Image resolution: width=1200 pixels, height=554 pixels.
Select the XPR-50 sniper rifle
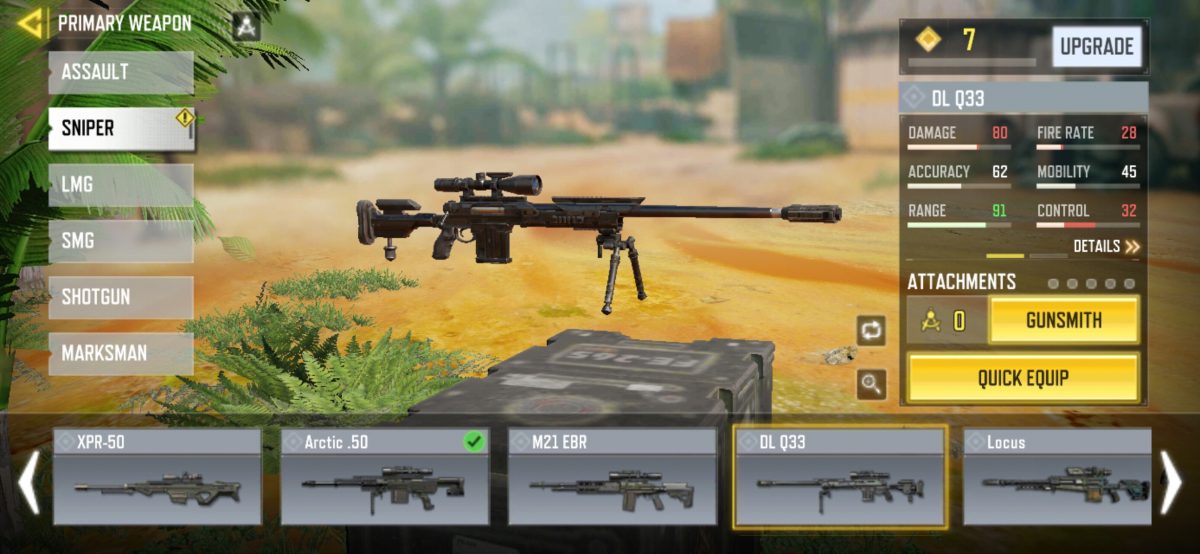click(157, 477)
